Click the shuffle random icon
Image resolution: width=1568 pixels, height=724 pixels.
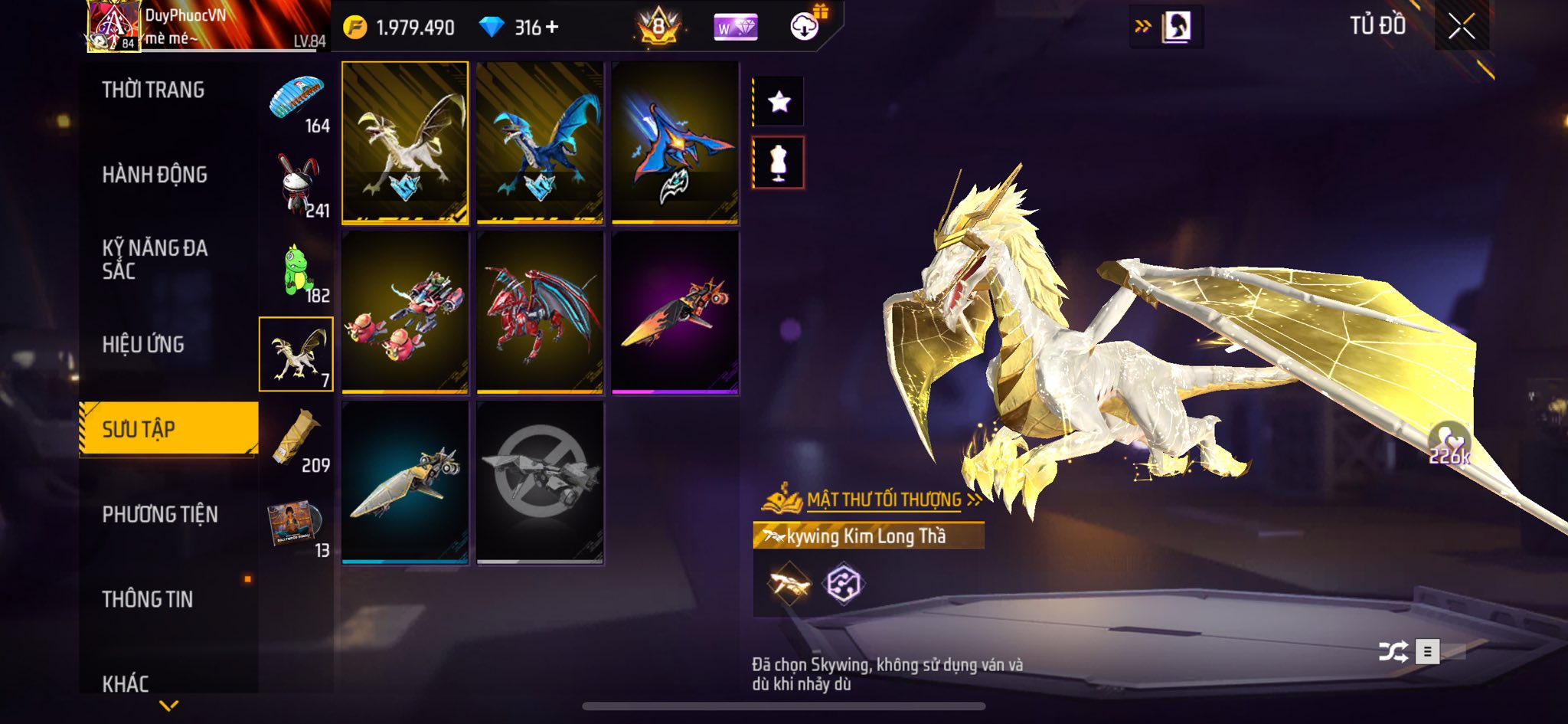pyautogui.click(x=1393, y=652)
